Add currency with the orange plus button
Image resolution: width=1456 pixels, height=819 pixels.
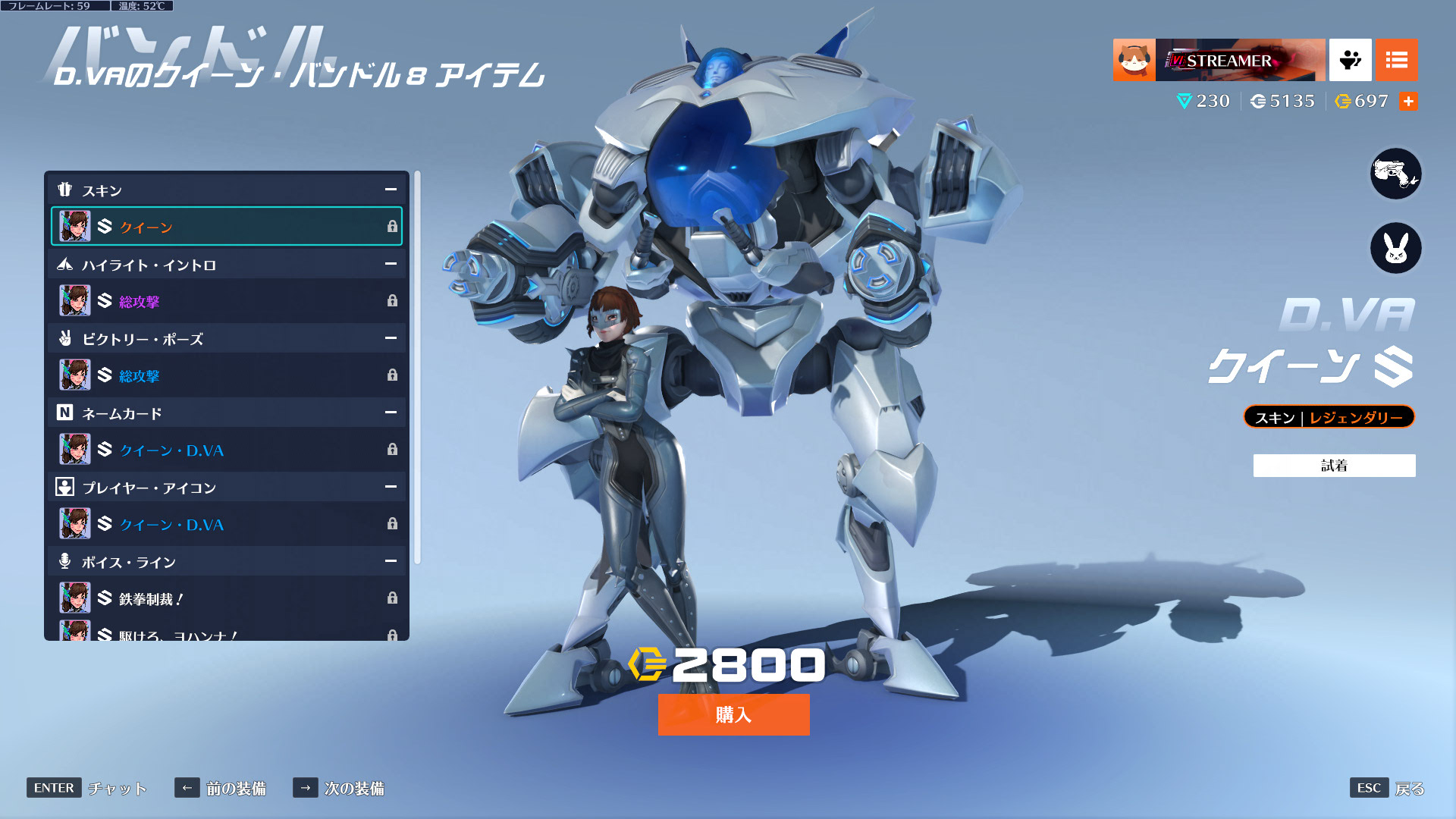(1408, 102)
